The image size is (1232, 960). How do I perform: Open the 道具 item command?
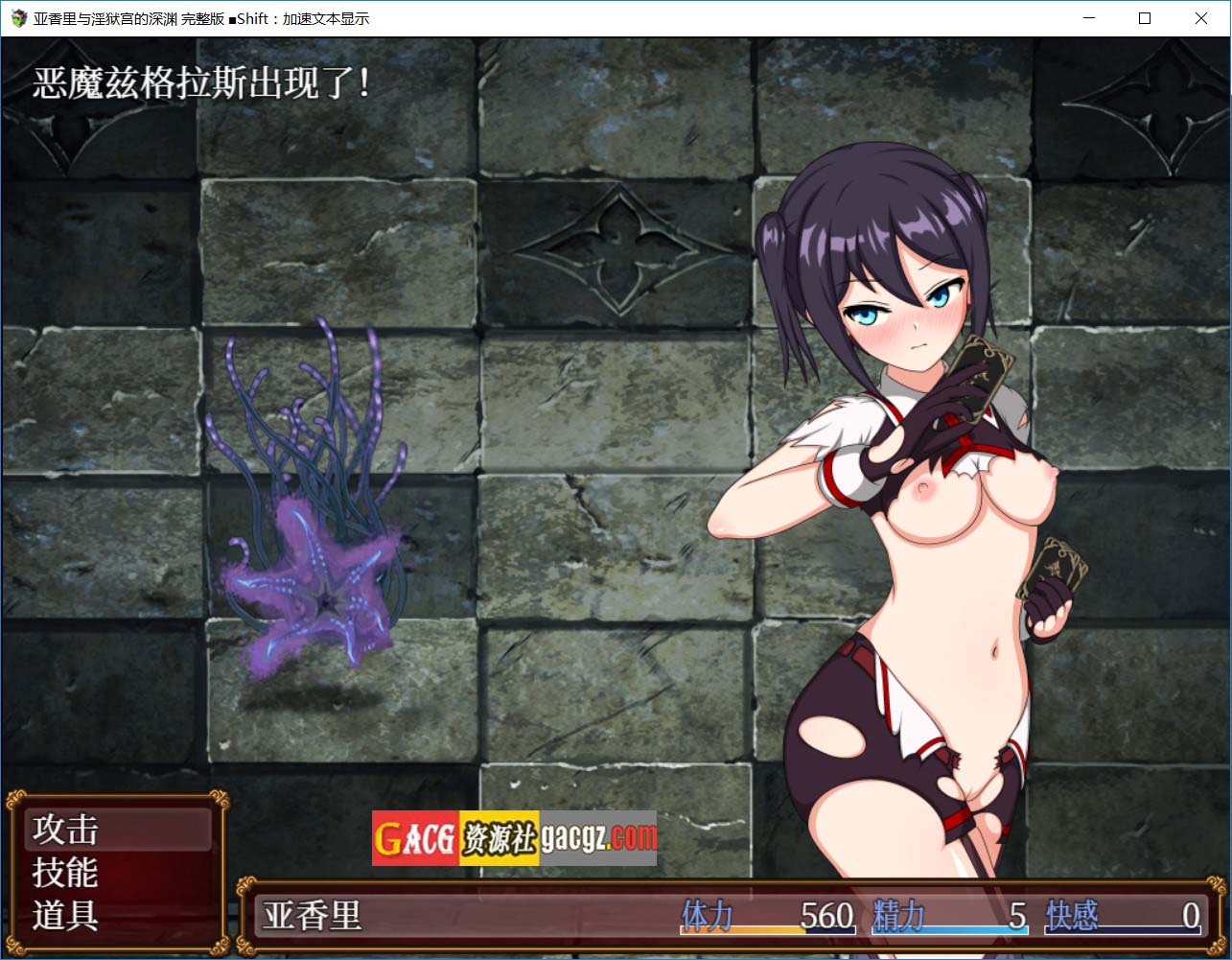point(66,916)
